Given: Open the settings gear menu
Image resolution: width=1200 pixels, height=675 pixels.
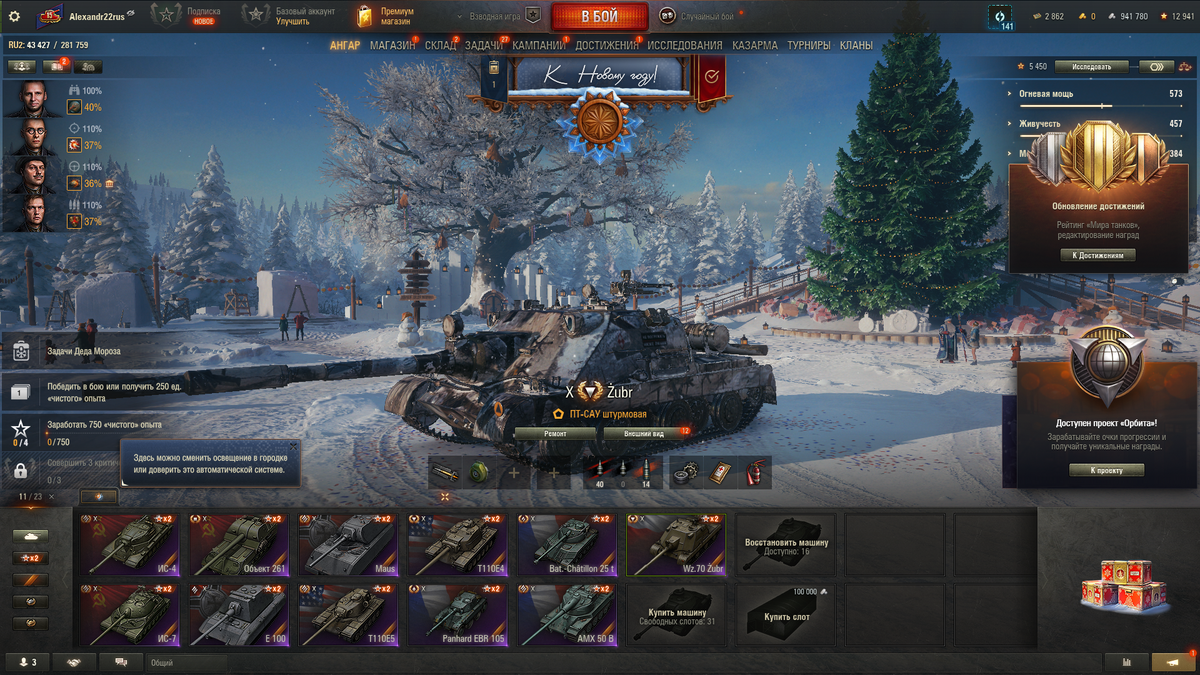Looking at the screenshot, I should (x=14, y=16).
